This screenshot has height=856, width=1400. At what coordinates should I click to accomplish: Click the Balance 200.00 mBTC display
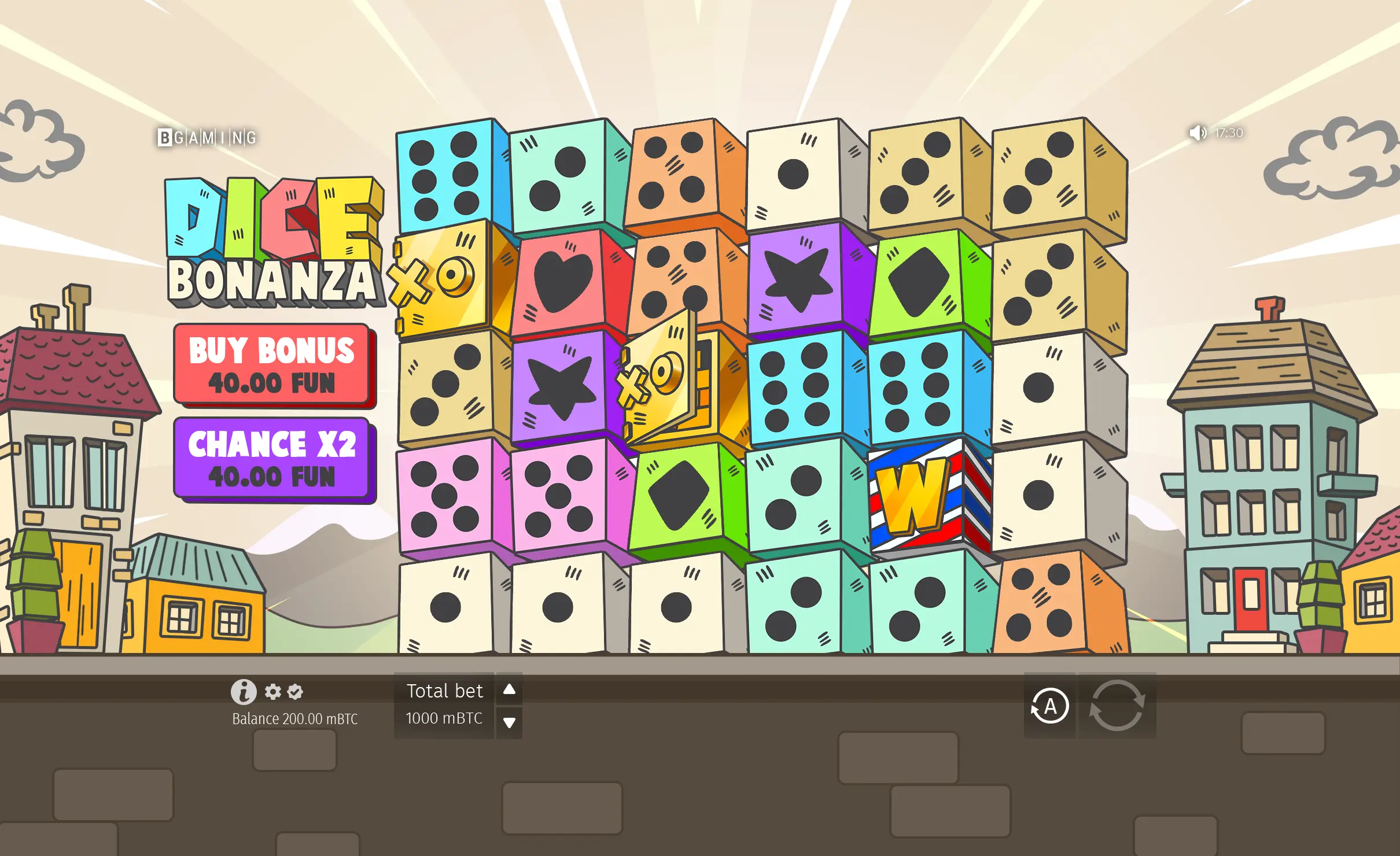294,719
